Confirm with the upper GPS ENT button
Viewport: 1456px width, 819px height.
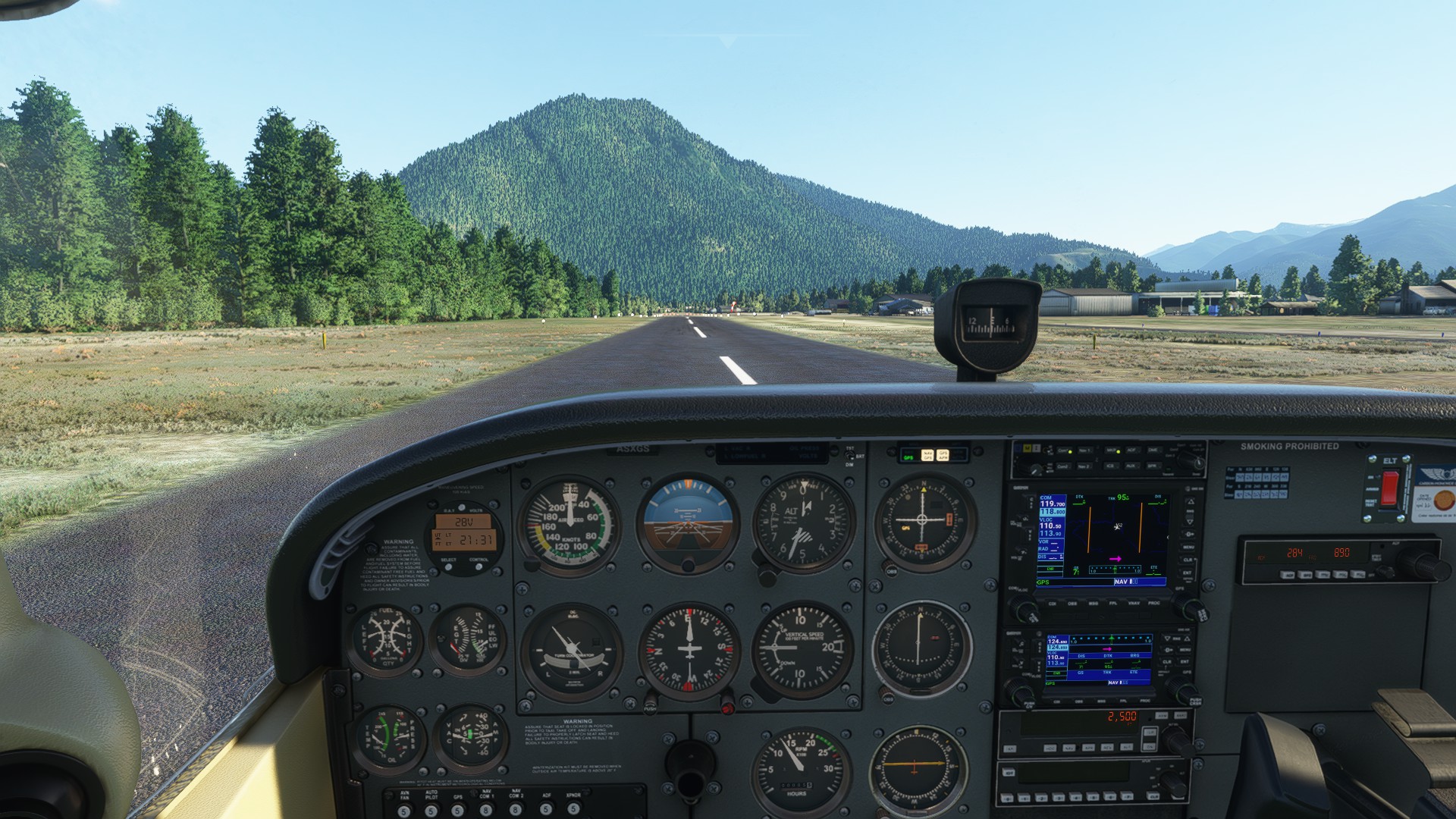pyautogui.click(x=1188, y=573)
